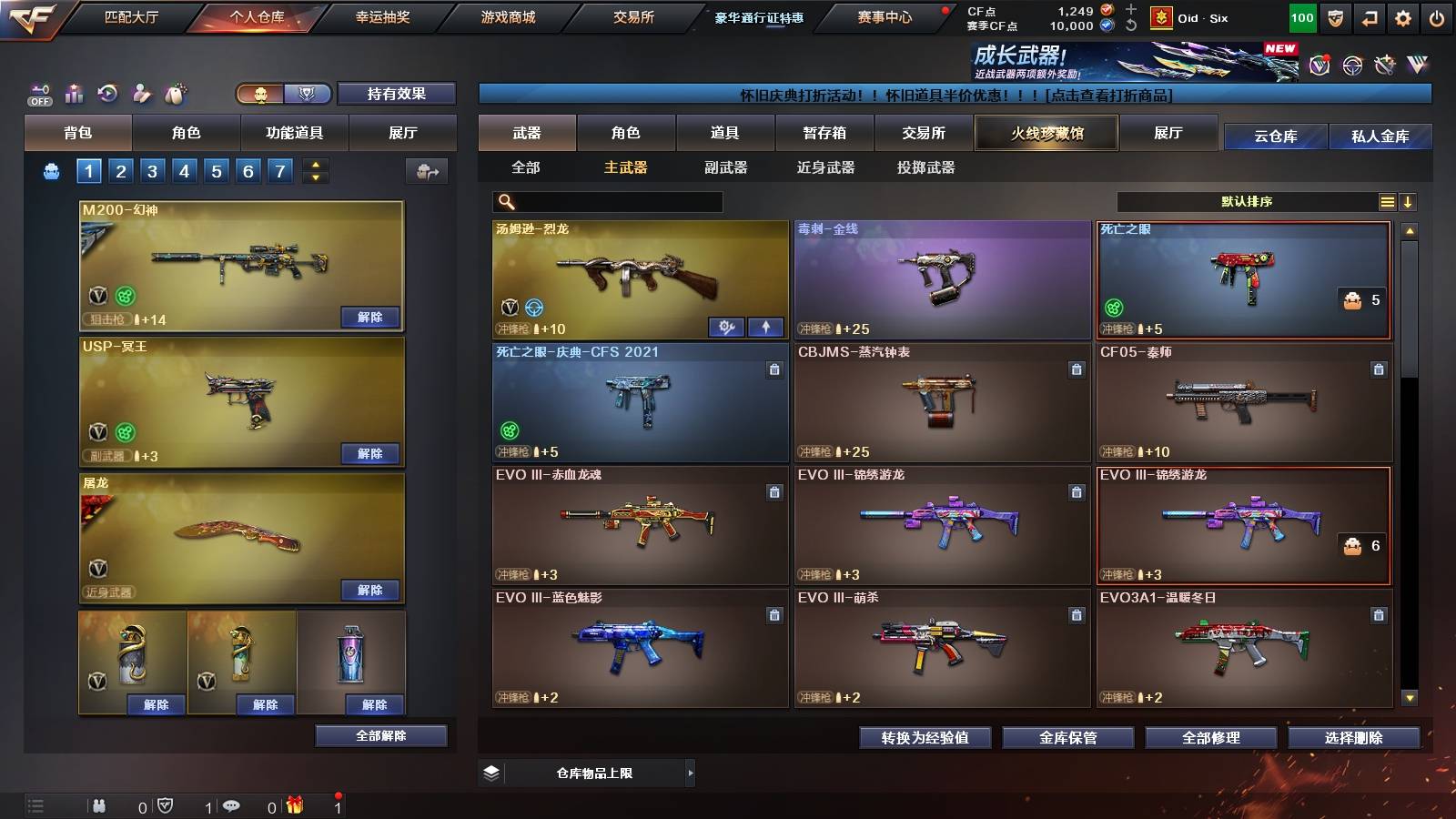Click the binoculars spectate icon in bottom bar

coord(100,805)
